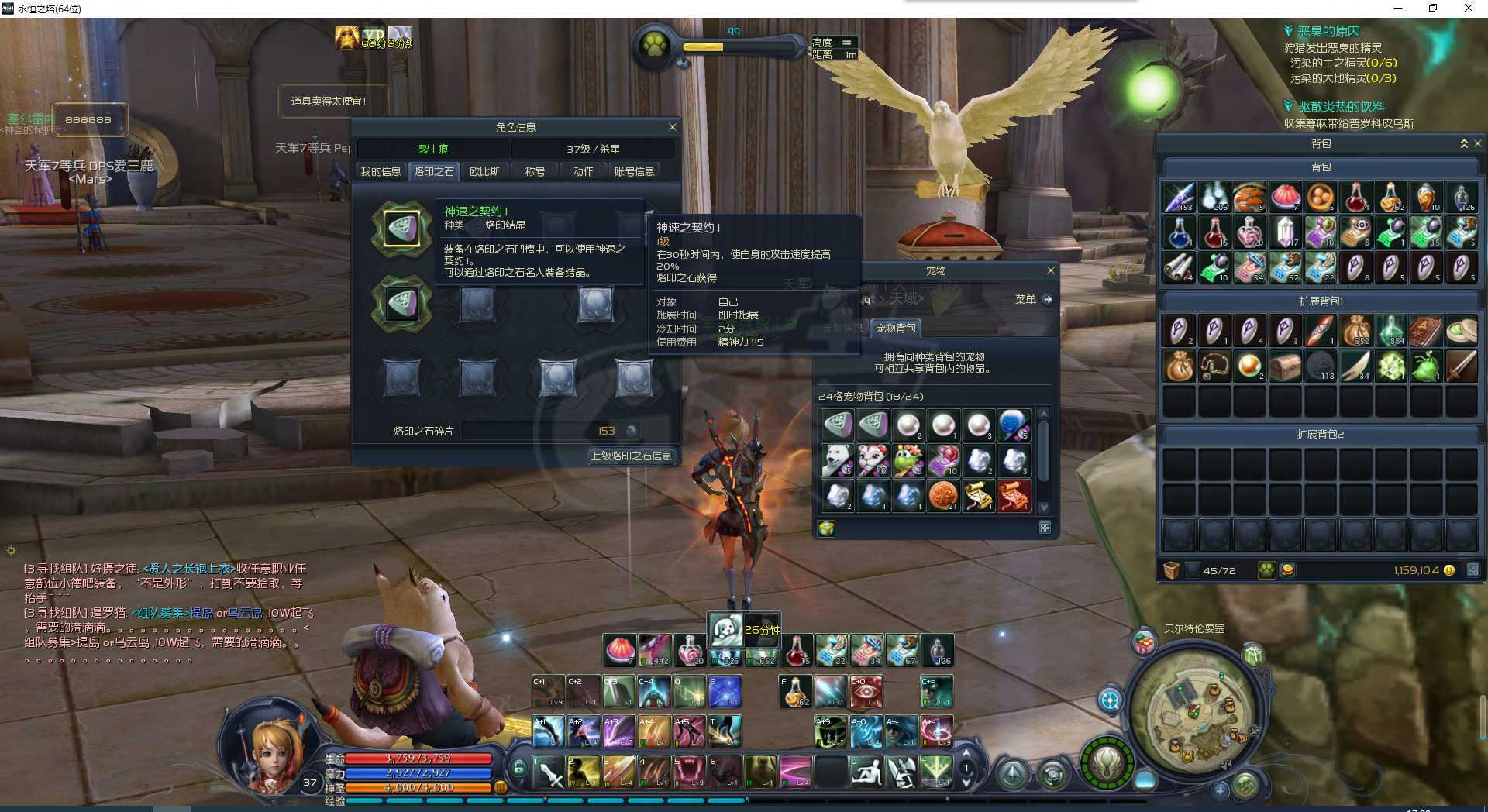Viewport: 1488px width, 812px height.
Task: Close the 角色信息 character info window
Action: (672, 127)
